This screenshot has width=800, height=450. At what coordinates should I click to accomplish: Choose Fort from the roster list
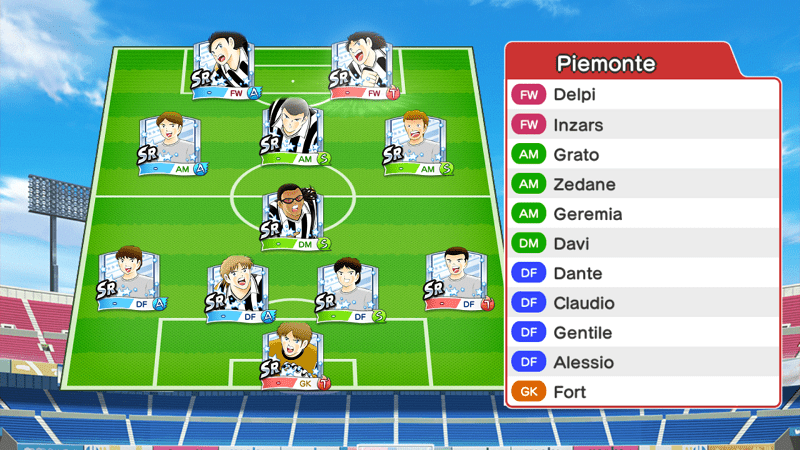642,392
